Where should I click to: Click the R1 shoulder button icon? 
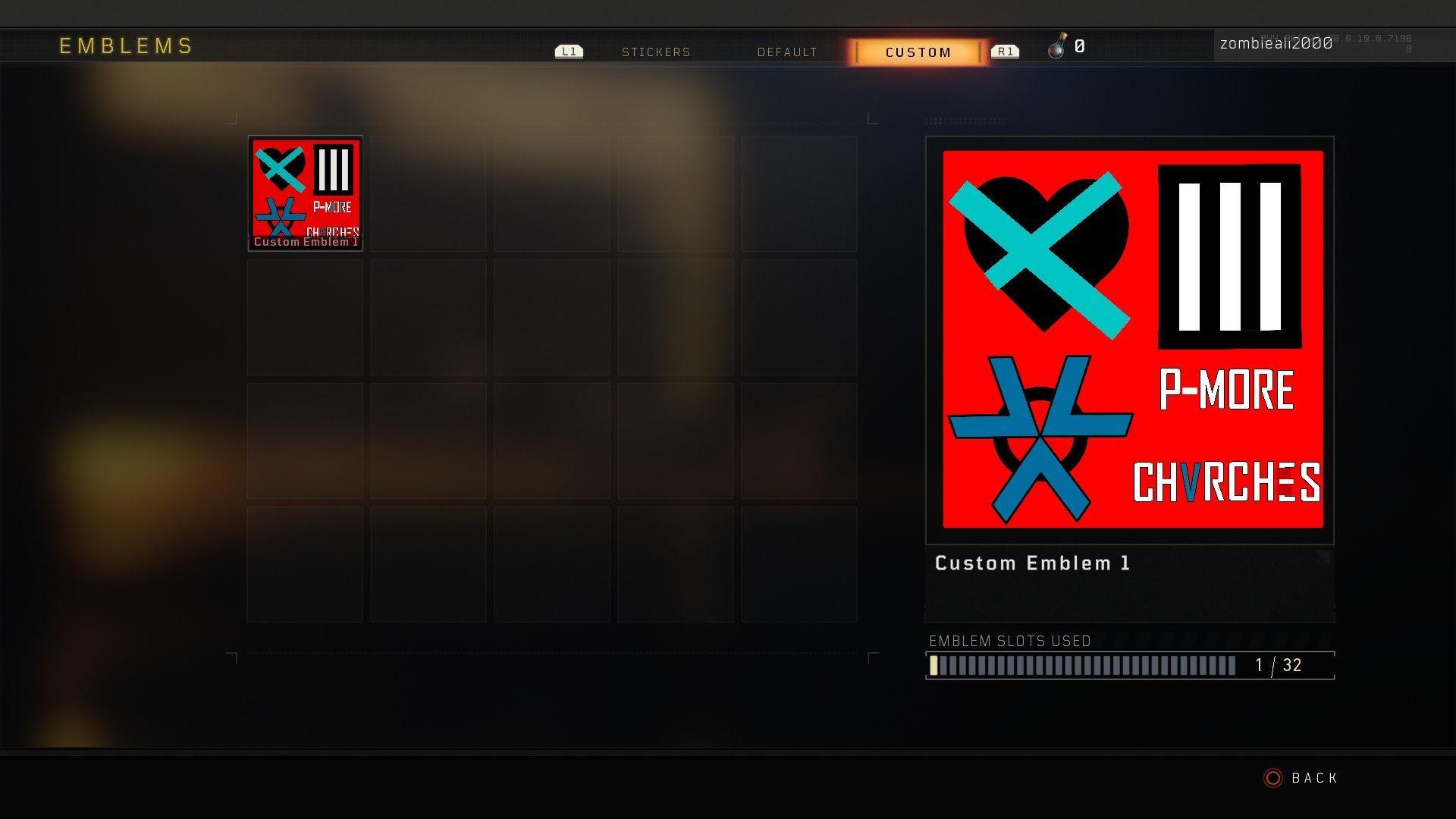point(1005,51)
